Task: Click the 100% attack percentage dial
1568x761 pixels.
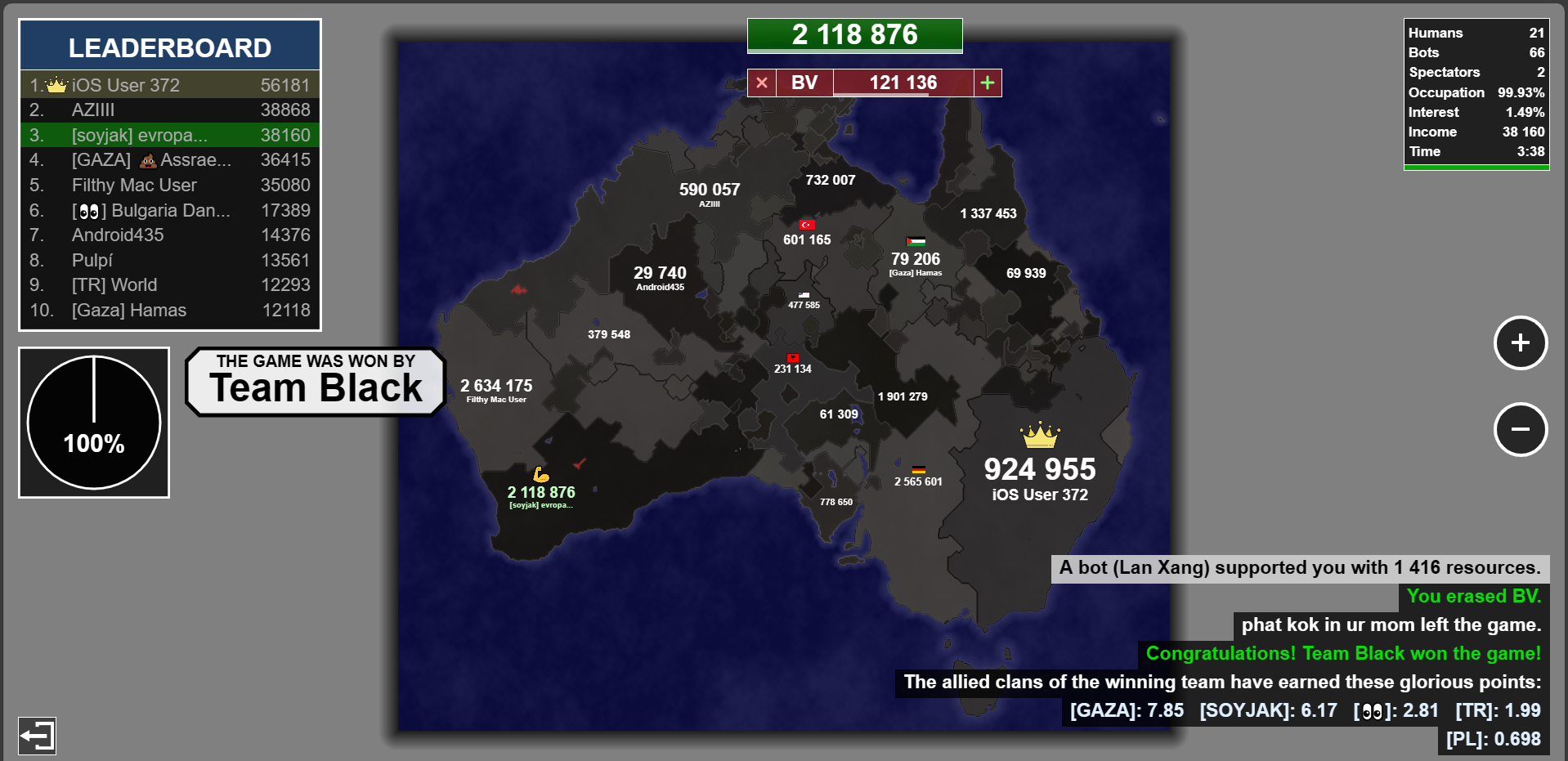Action: coord(94,422)
